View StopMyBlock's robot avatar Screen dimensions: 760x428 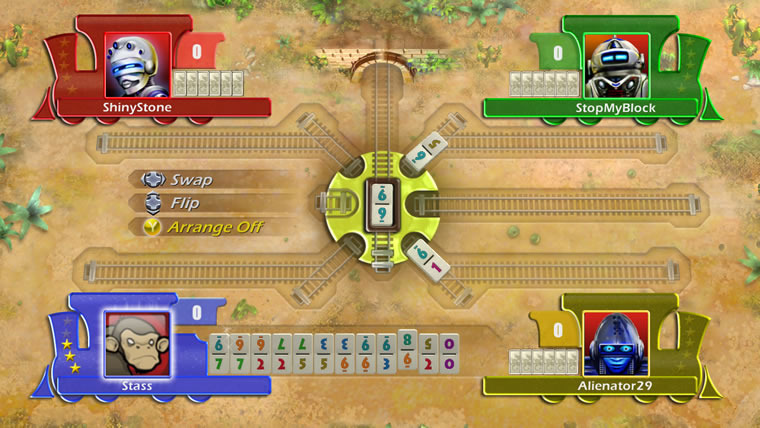616,63
